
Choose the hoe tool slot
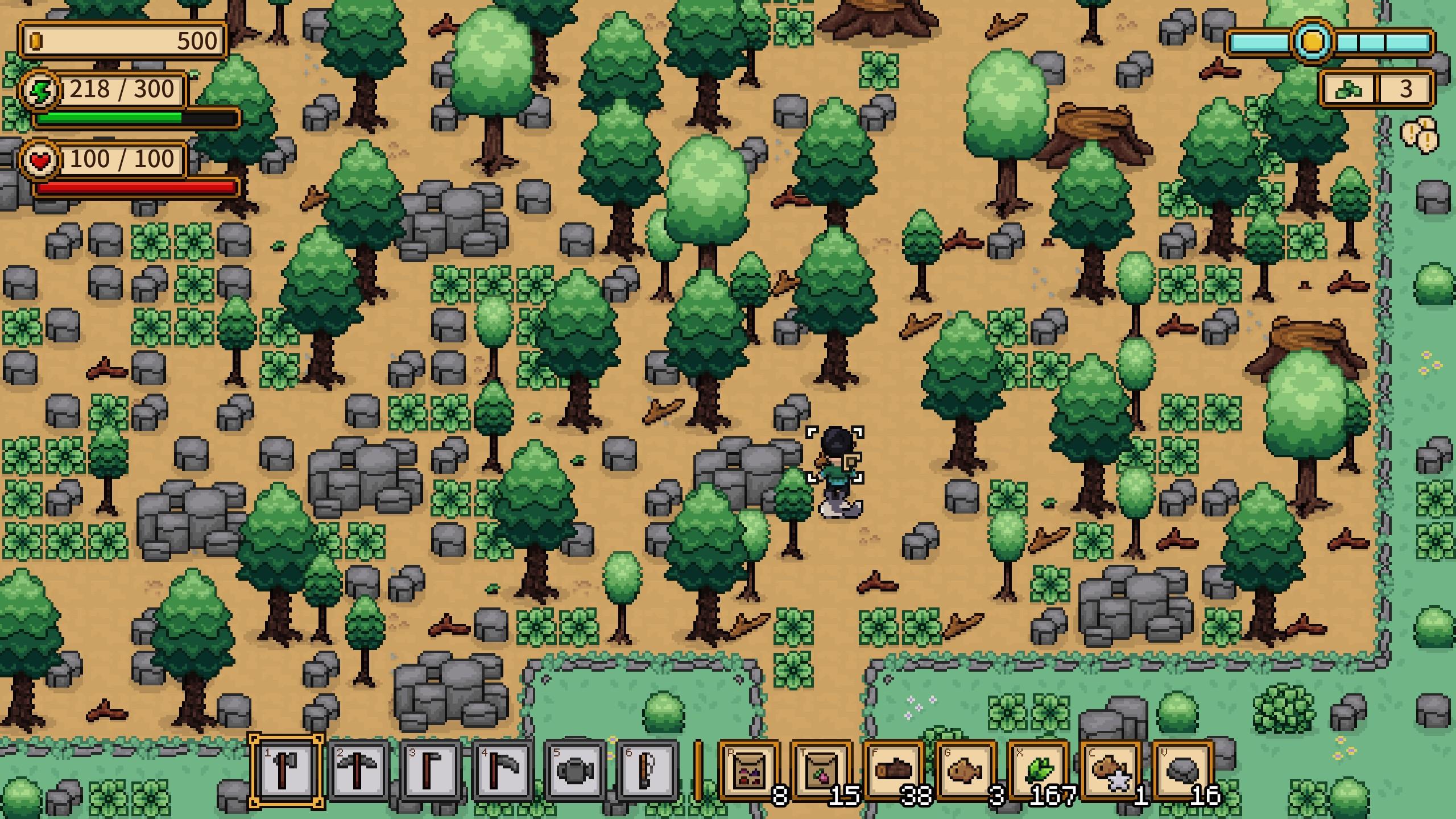430,771
